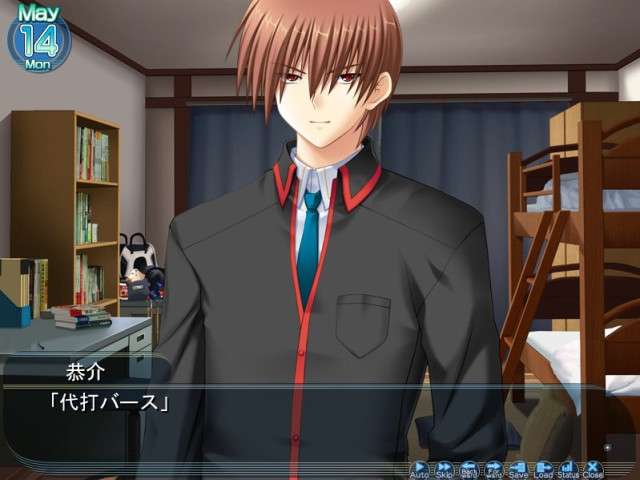
Task: Open the Load menu
Action: (544, 468)
